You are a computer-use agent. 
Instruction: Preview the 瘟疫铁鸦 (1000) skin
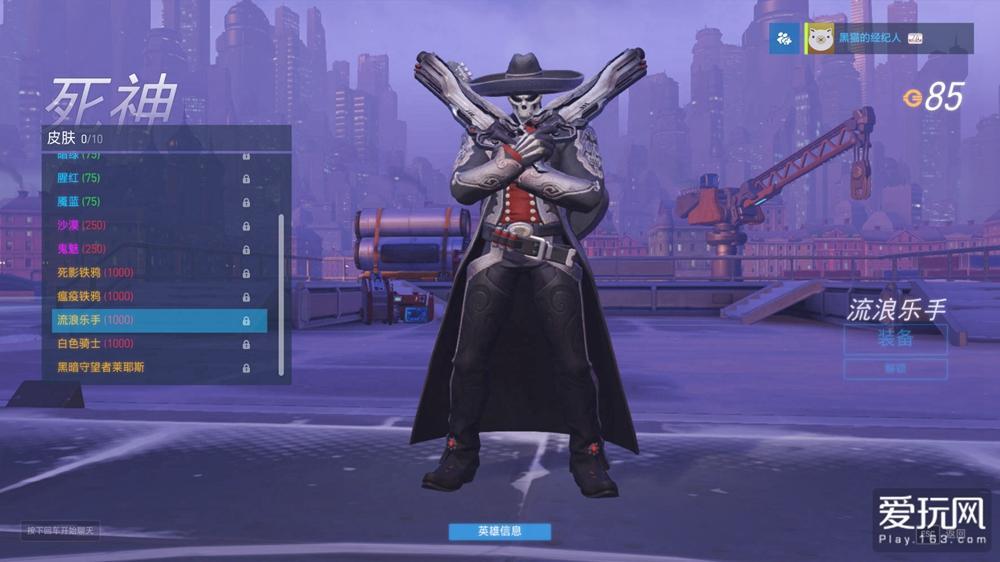coord(150,296)
